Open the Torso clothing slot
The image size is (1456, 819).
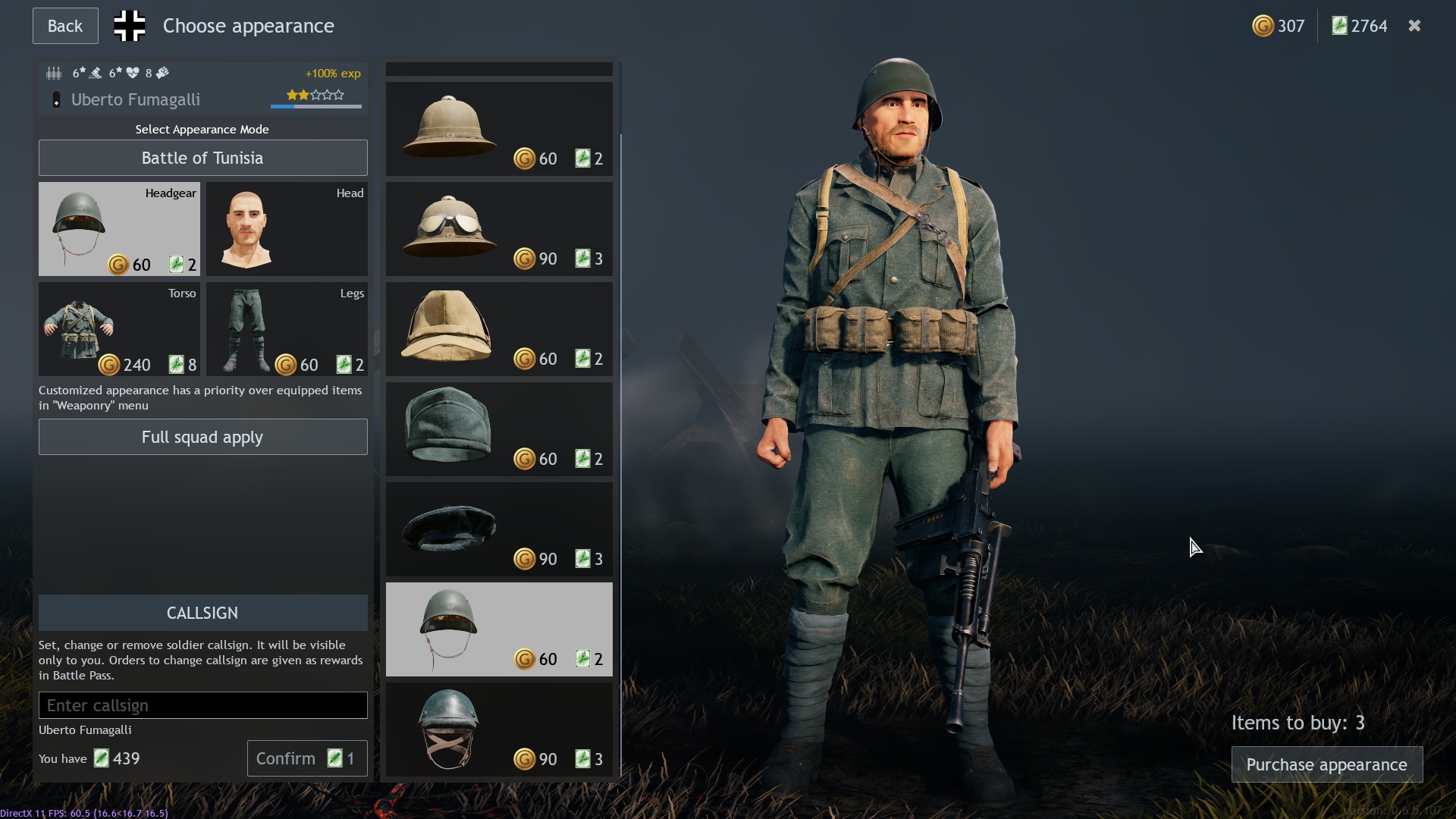(x=118, y=329)
